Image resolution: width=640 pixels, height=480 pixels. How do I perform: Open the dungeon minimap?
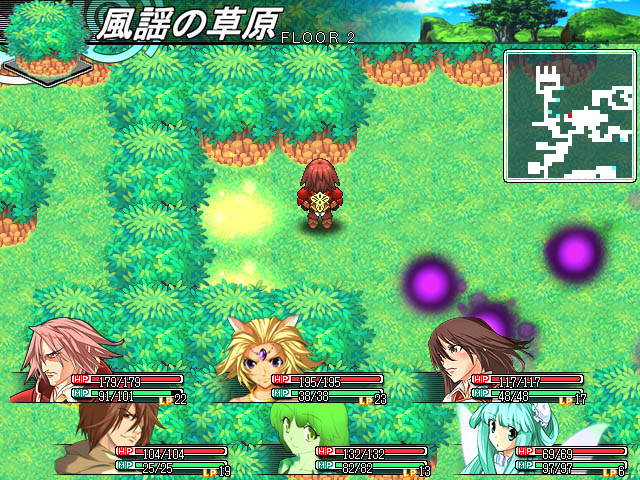click(570, 116)
